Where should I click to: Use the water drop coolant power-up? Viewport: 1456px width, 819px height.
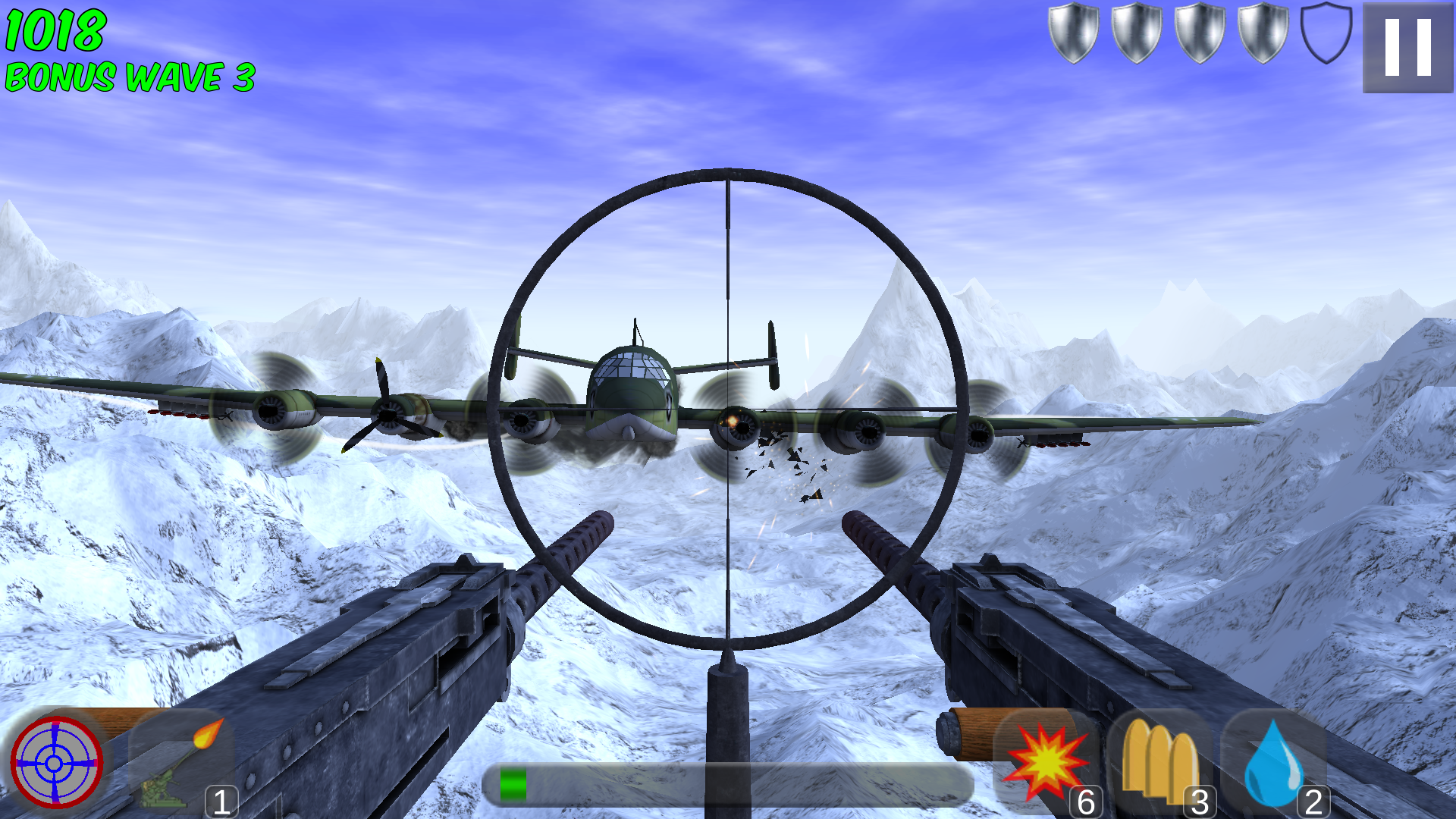click(x=1274, y=762)
